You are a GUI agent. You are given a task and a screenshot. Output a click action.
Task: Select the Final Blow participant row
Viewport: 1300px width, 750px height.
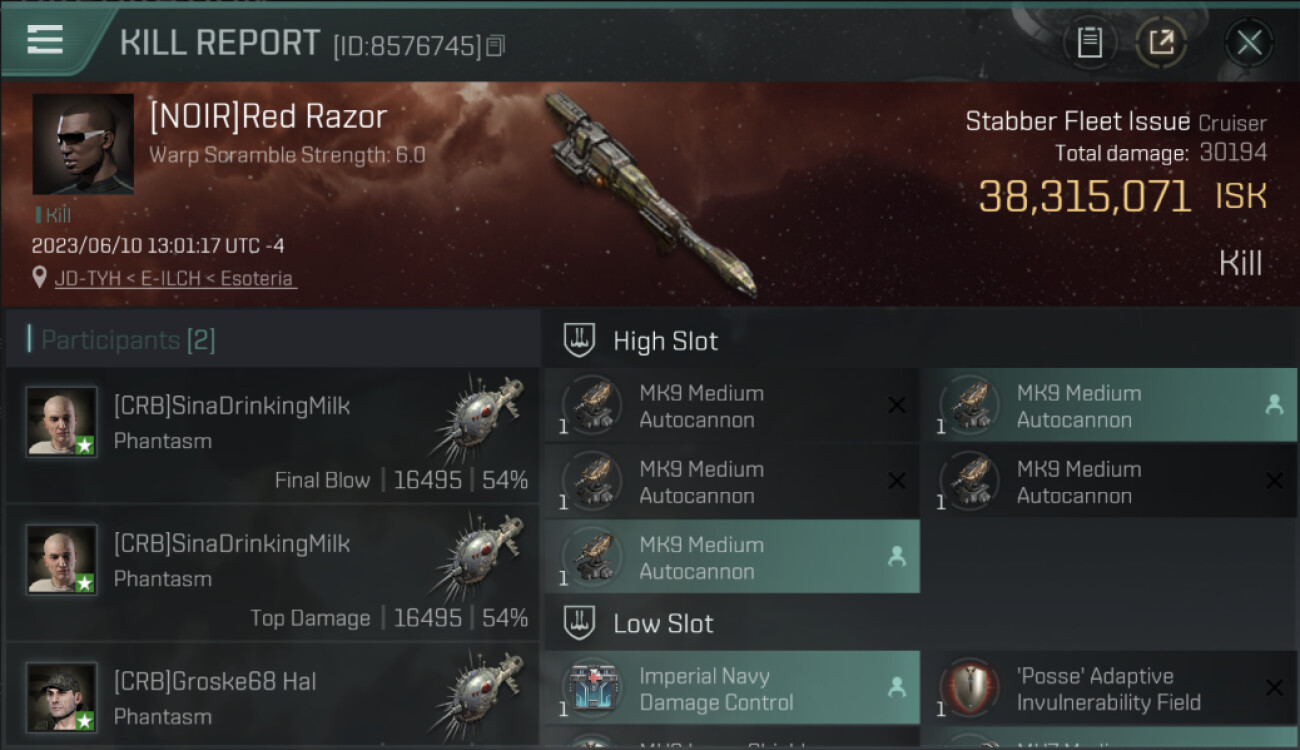(272, 435)
